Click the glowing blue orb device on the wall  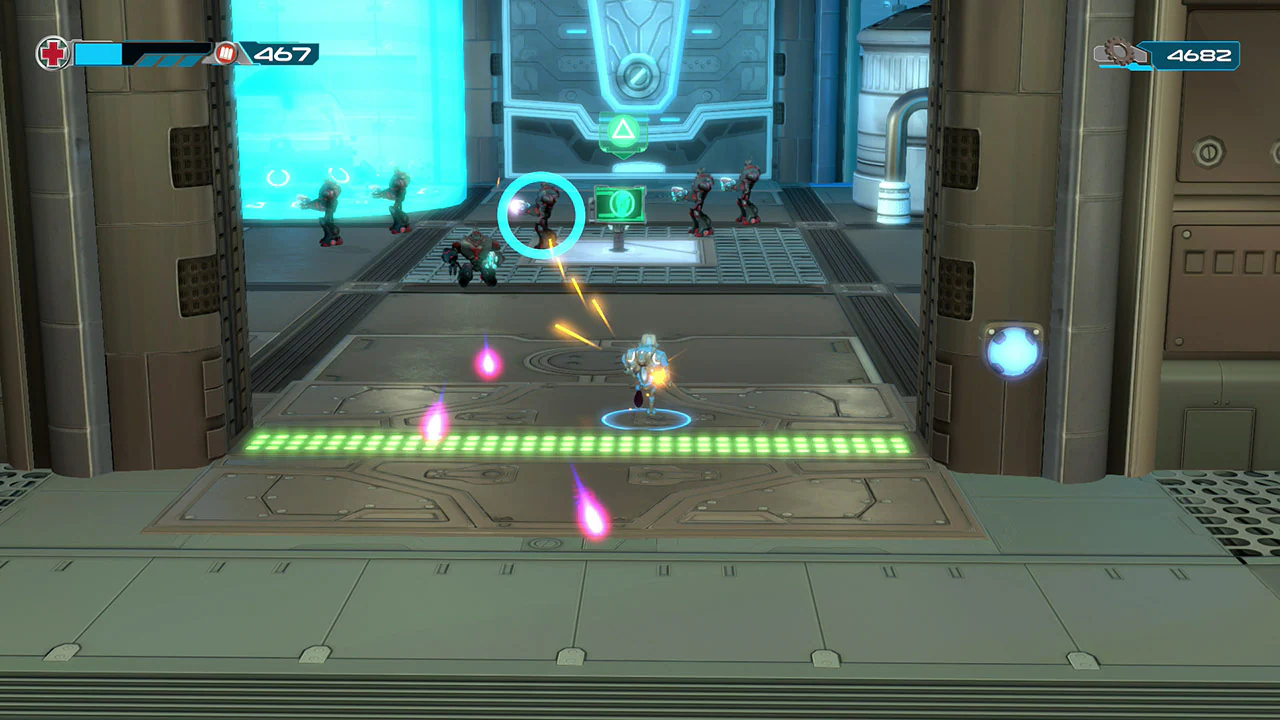(1012, 355)
